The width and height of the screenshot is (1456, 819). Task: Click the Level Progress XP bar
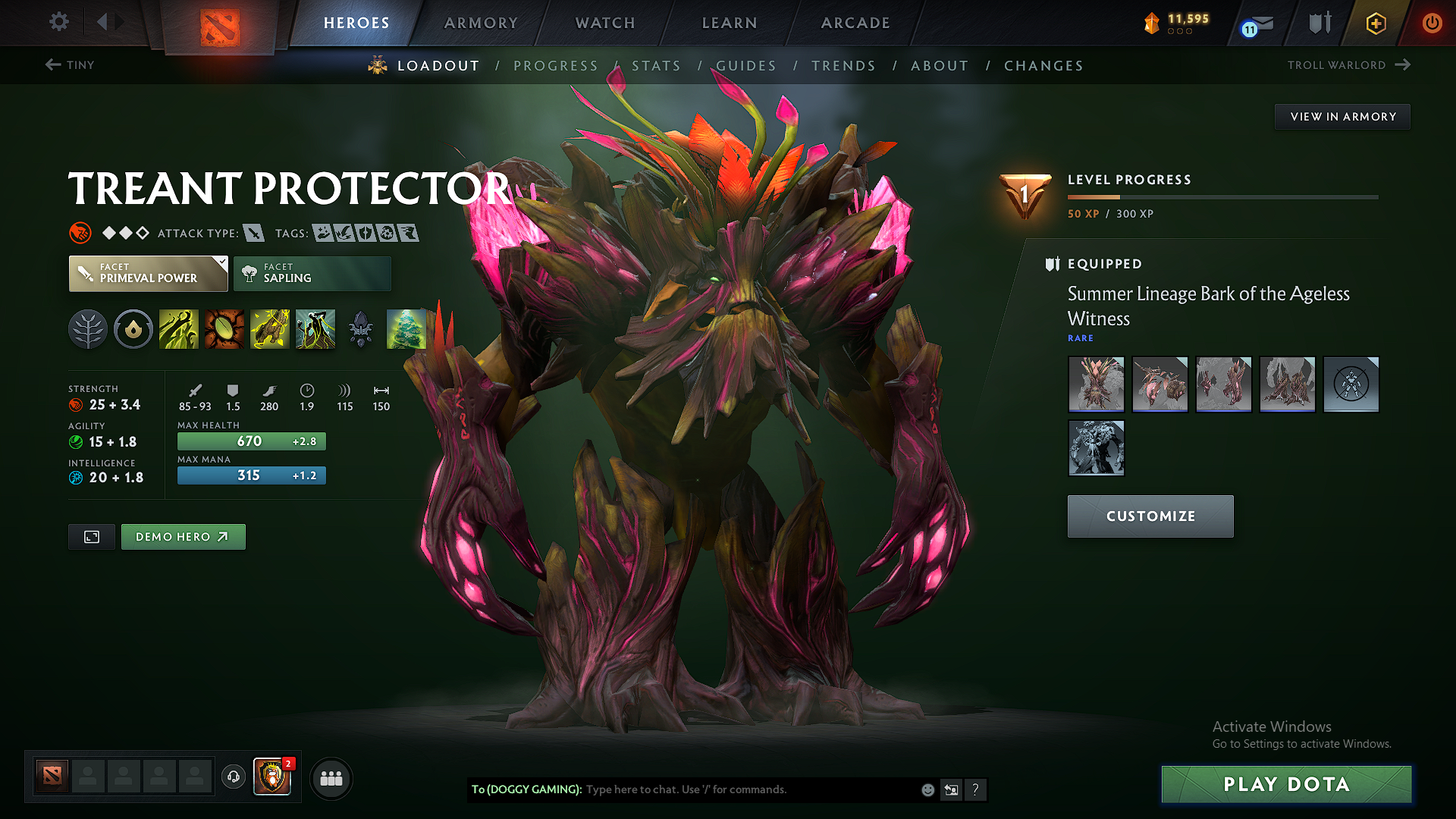(x=1222, y=196)
